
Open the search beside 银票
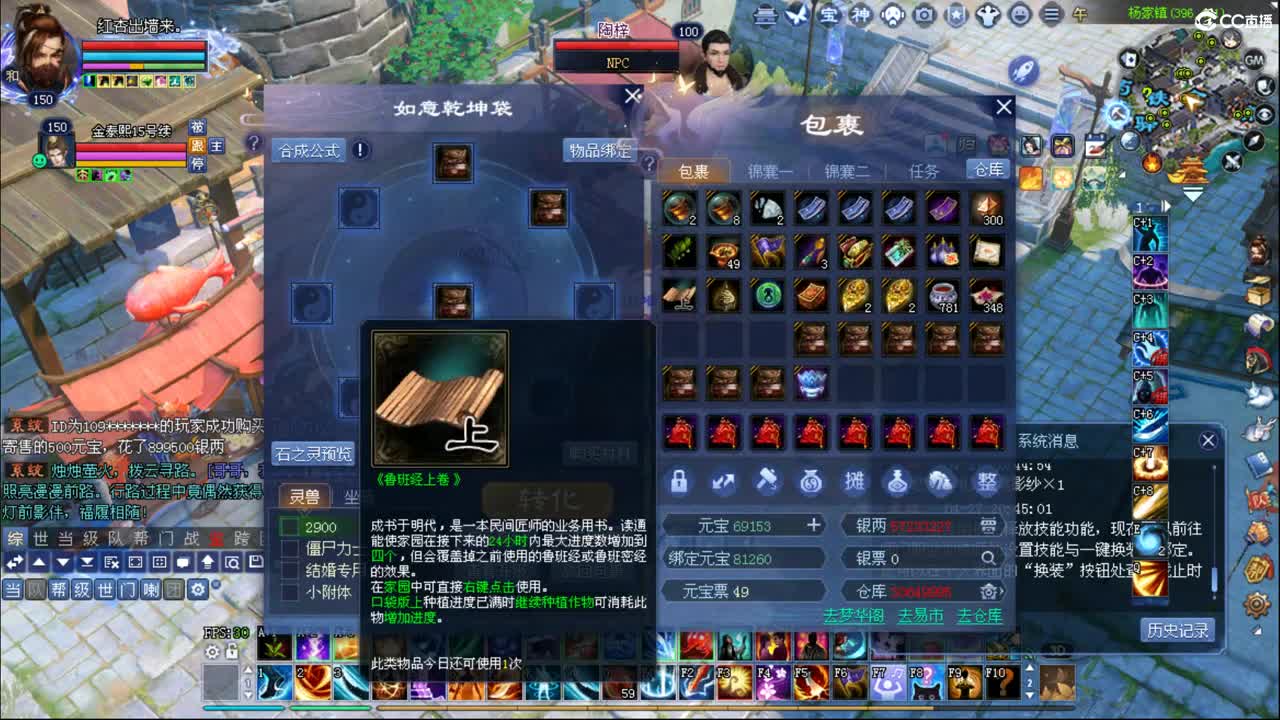pos(988,558)
